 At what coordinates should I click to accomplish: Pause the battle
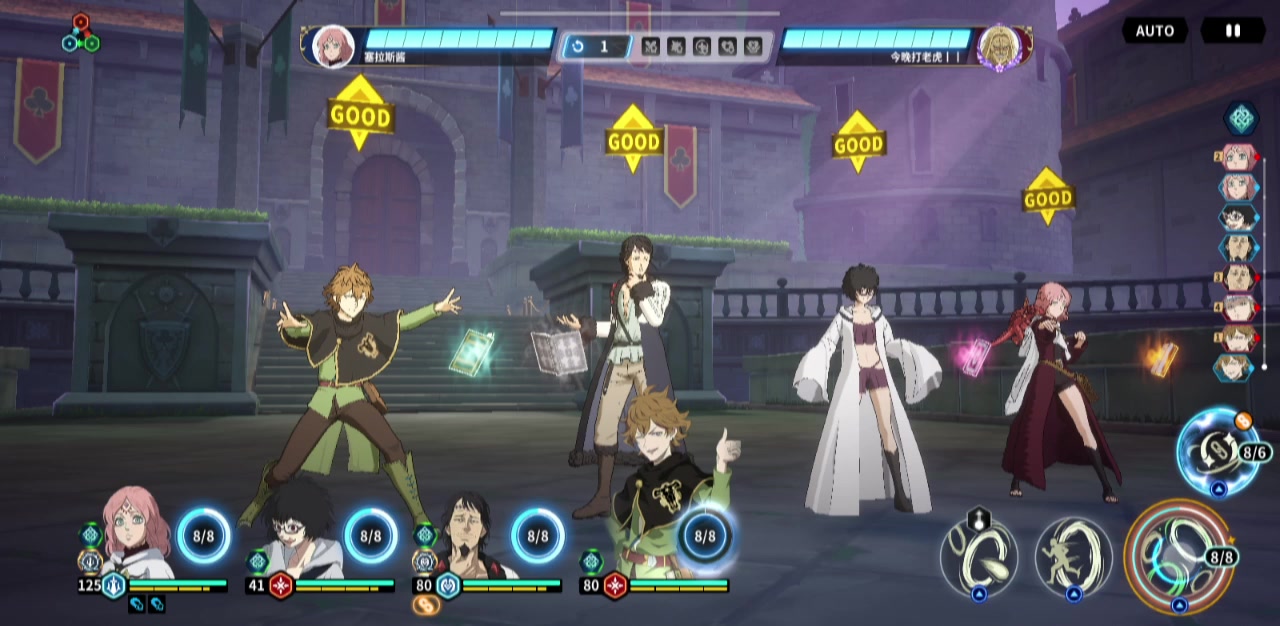tap(1232, 31)
